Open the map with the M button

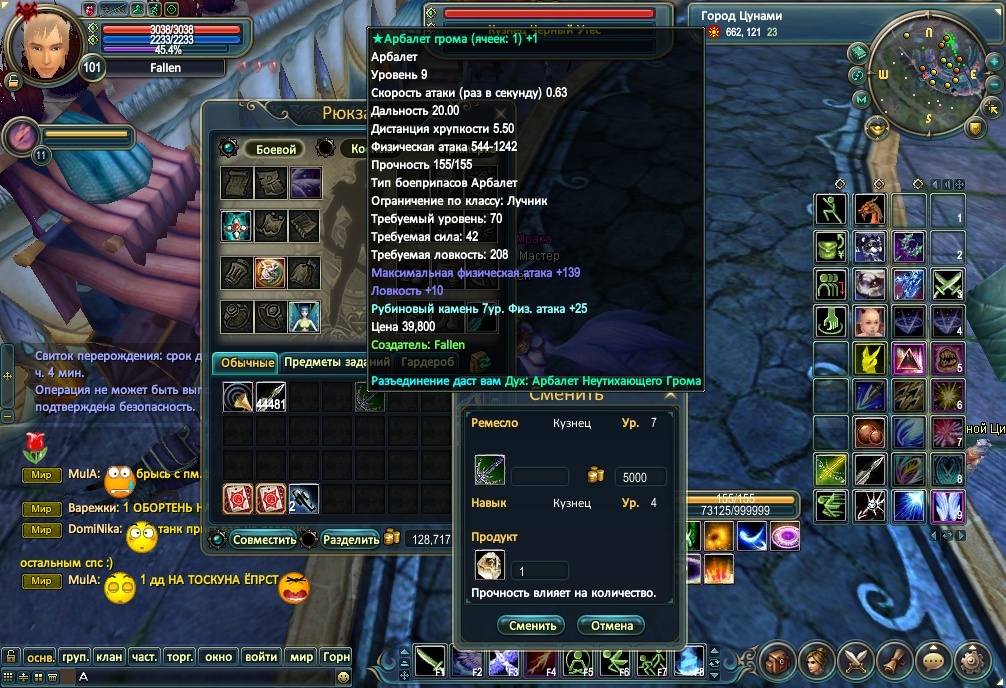[860, 100]
